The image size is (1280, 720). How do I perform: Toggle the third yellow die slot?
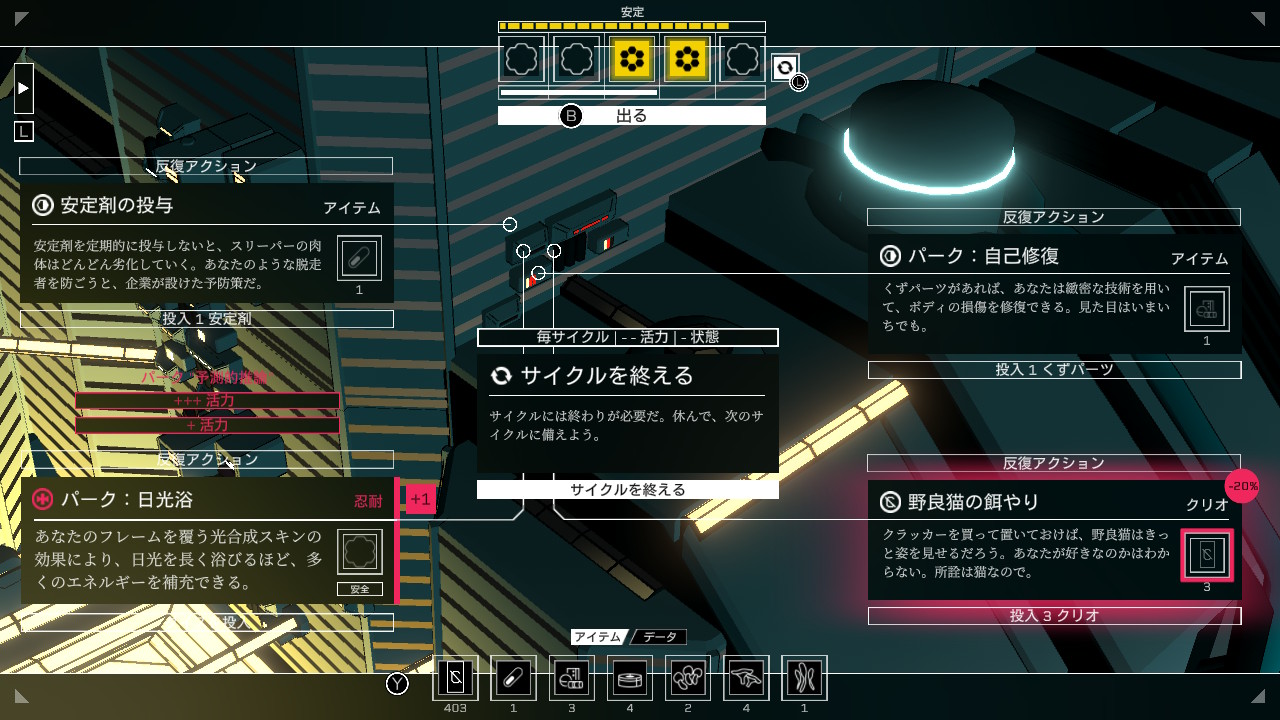pyautogui.click(x=631, y=59)
